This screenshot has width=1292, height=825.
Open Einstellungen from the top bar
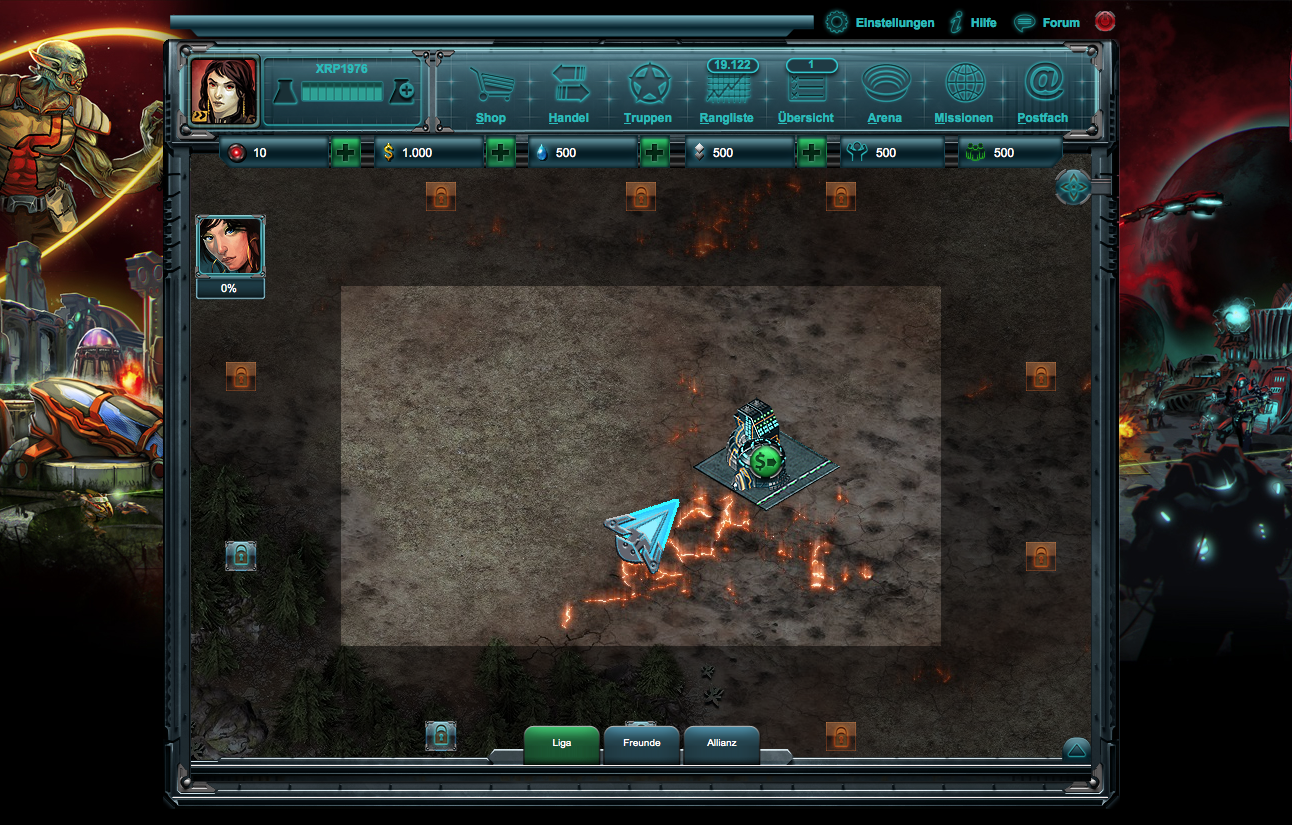(x=880, y=21)
